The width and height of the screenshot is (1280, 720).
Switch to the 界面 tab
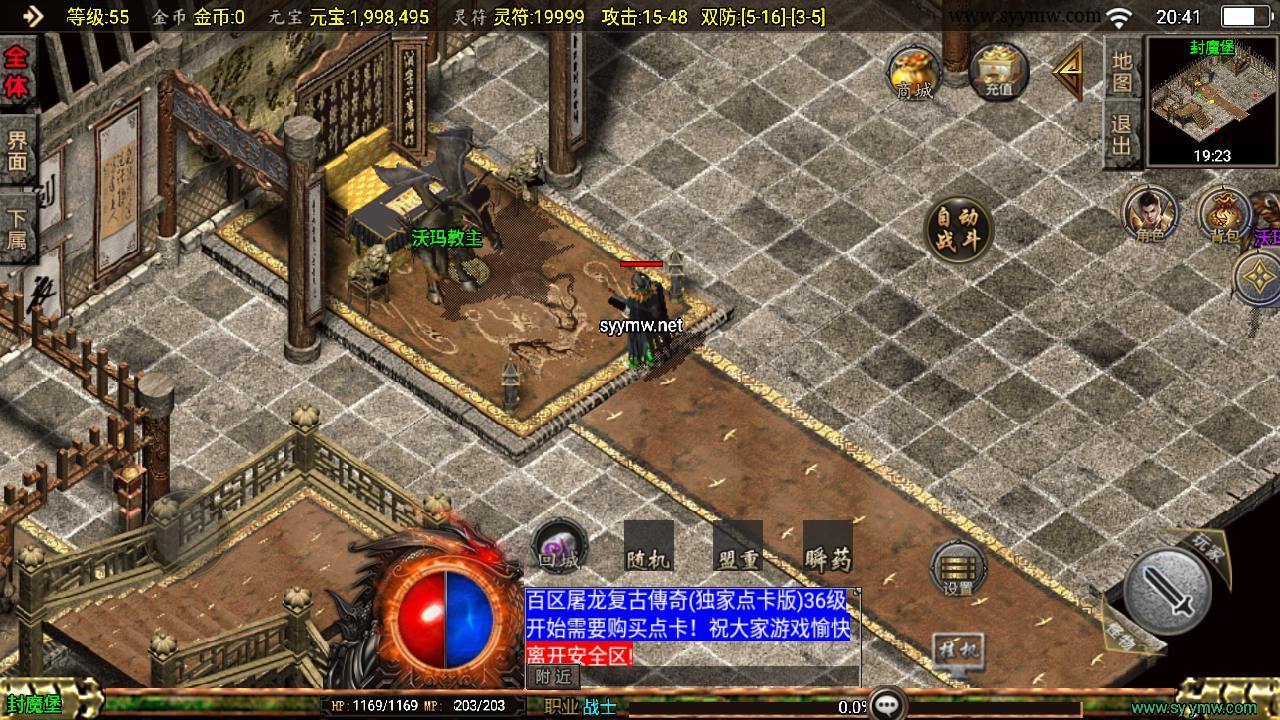click(x=17, y=150)
